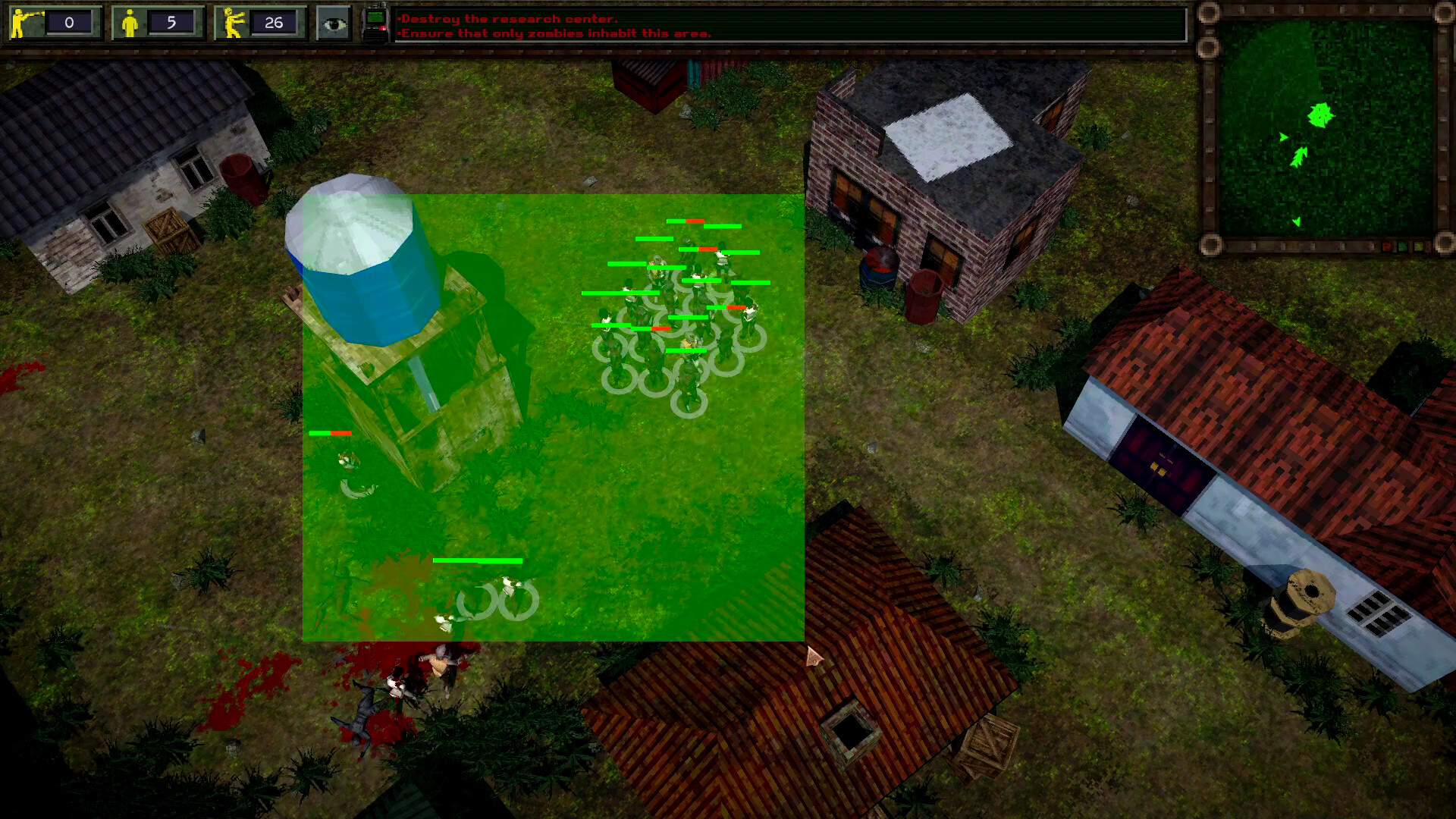
Task: Click the red indicator swatch under the minimap
Action: (1385, 246)
